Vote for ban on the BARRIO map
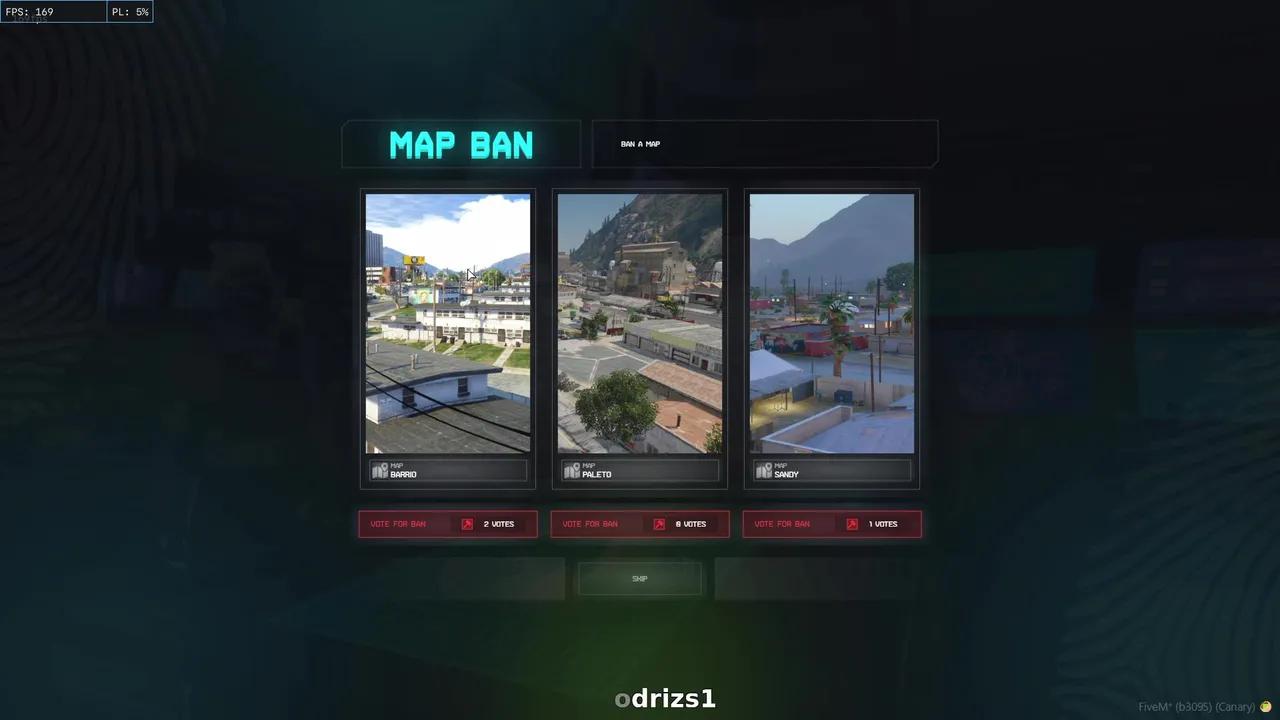The height and width of the screenshot is (720, 1280). [398, 523]
